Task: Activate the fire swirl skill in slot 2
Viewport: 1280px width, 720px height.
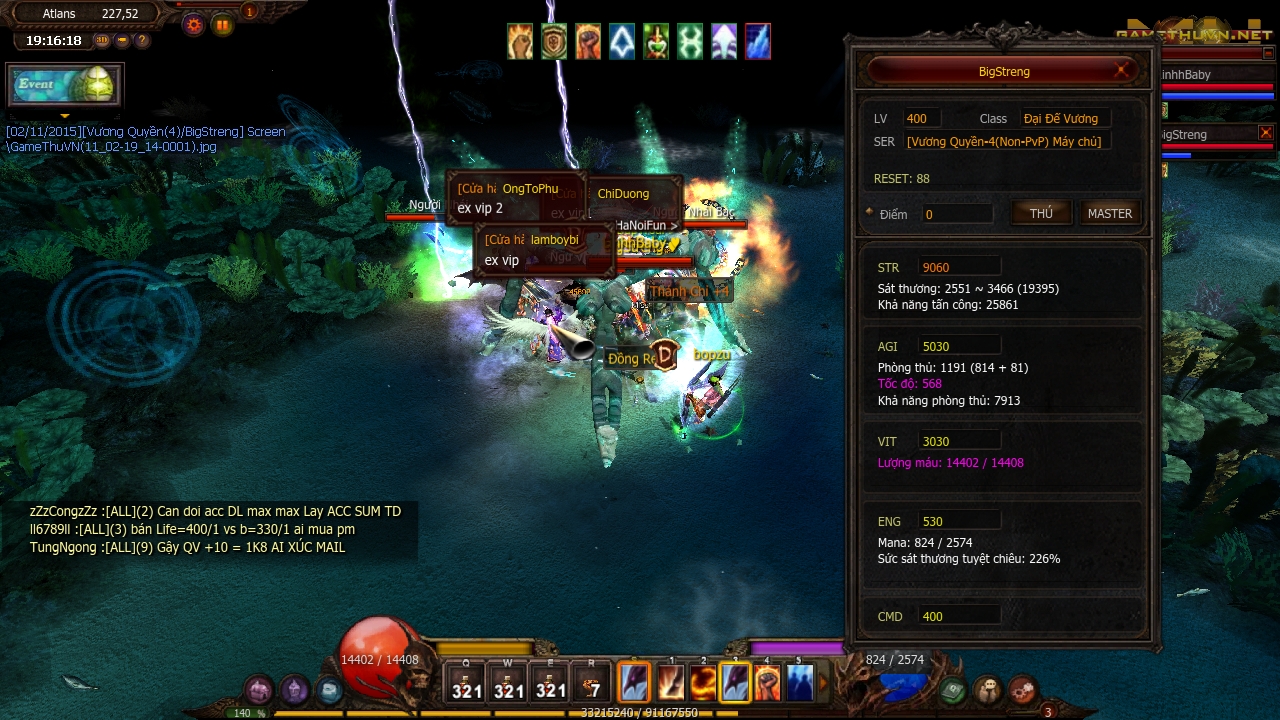Action: (703, 683)
